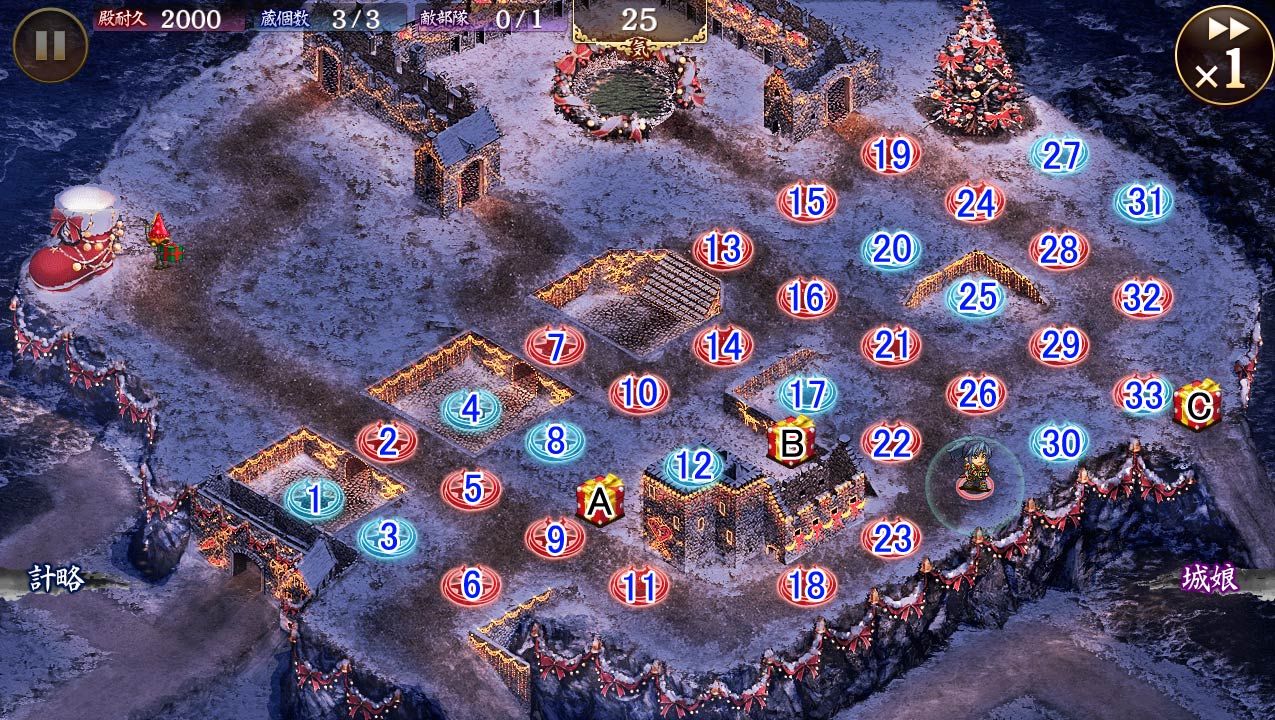Pick red deployment tile 23
Image resolution: width=1275 pixels, height=720 pixels.
[891, 538]
